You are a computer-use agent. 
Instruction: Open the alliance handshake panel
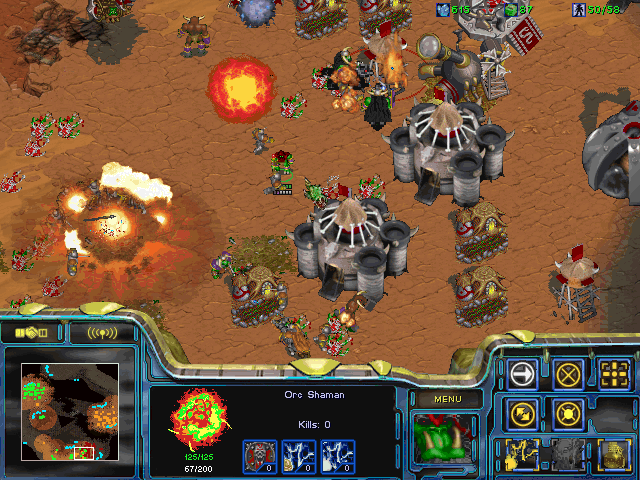32,332
